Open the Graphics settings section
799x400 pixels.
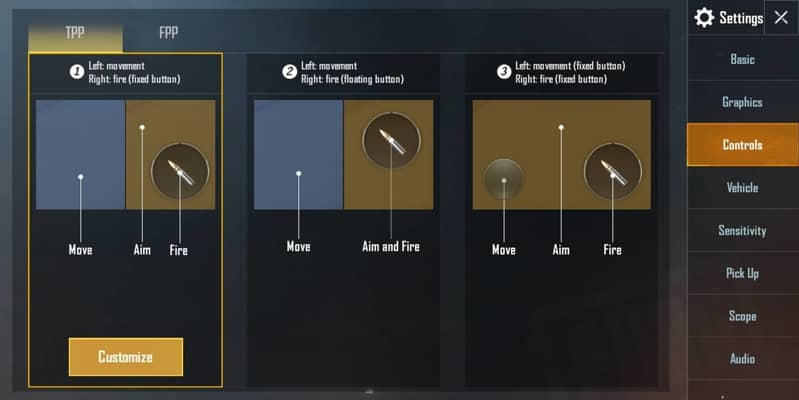(x=742, y=102)
